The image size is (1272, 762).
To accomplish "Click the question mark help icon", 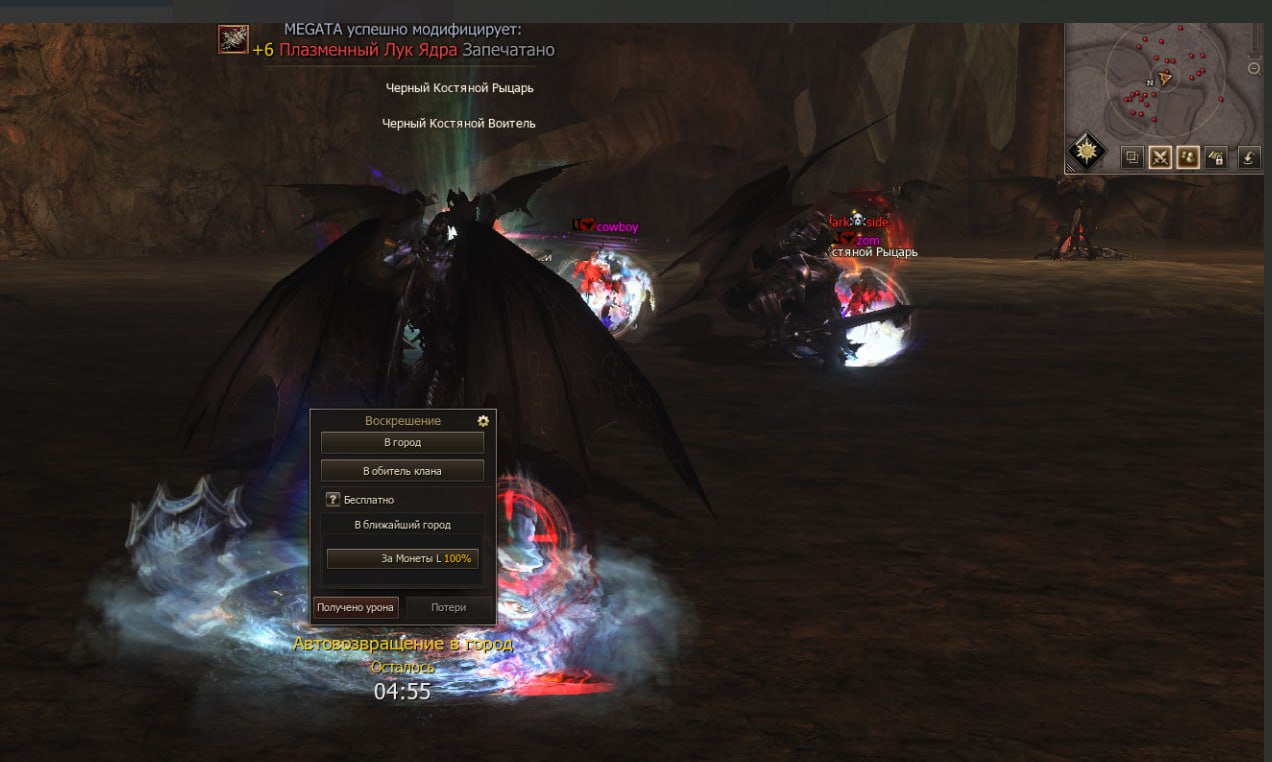I will coord(333,499).
